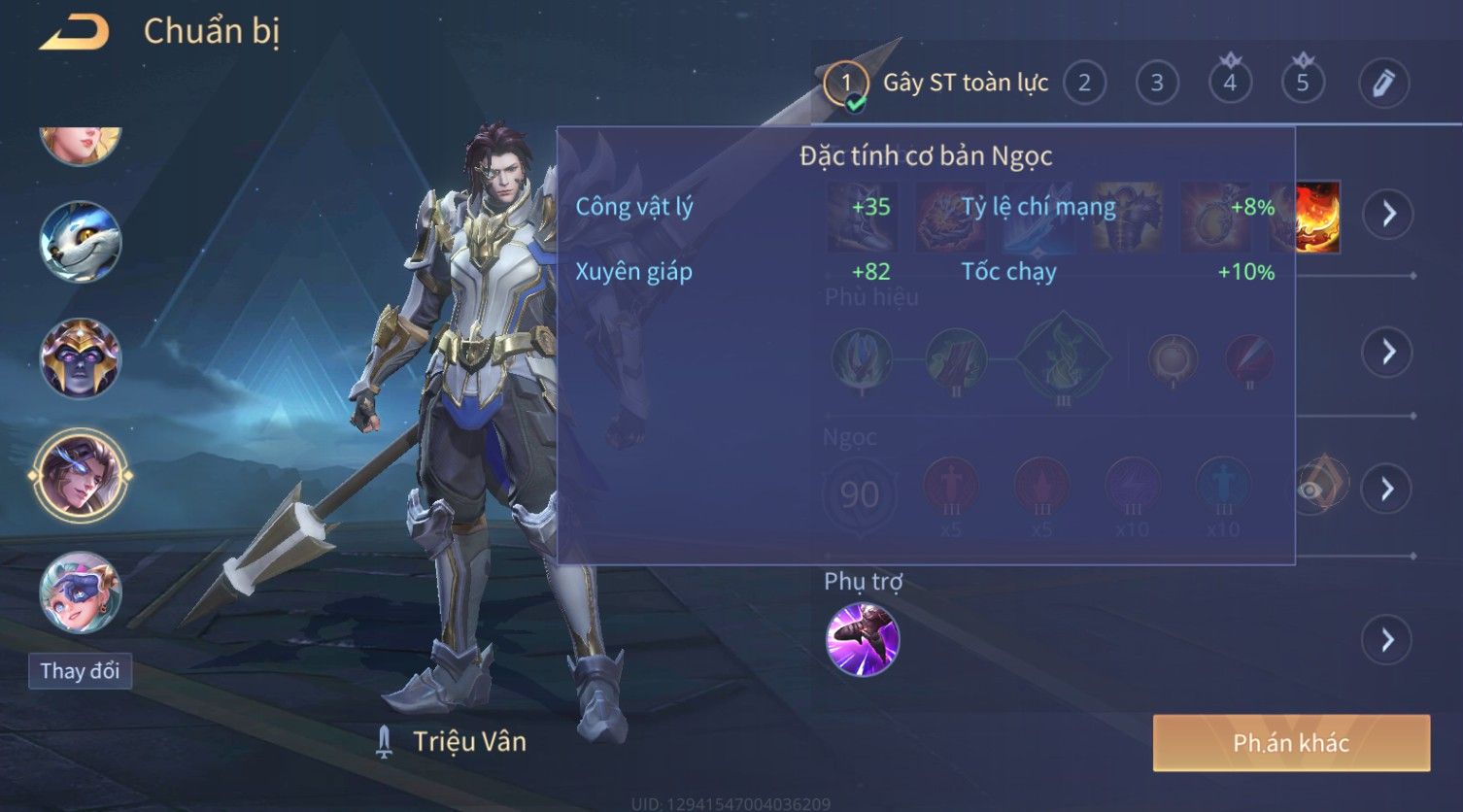
Task: Toggle the Ngọc eye preview icon
Action: pos(1312,489)
